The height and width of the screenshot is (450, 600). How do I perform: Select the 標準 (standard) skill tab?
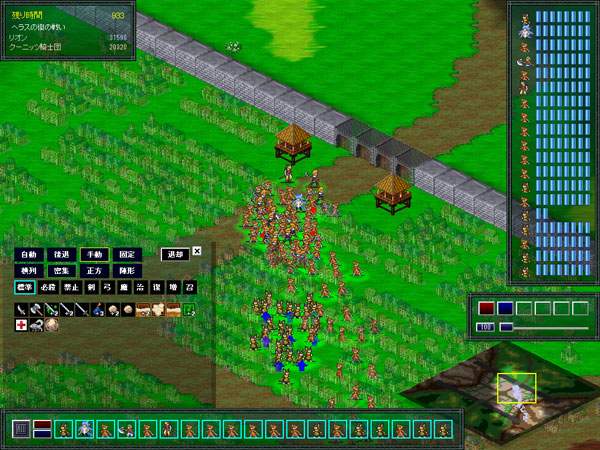[x=24, y=287]
